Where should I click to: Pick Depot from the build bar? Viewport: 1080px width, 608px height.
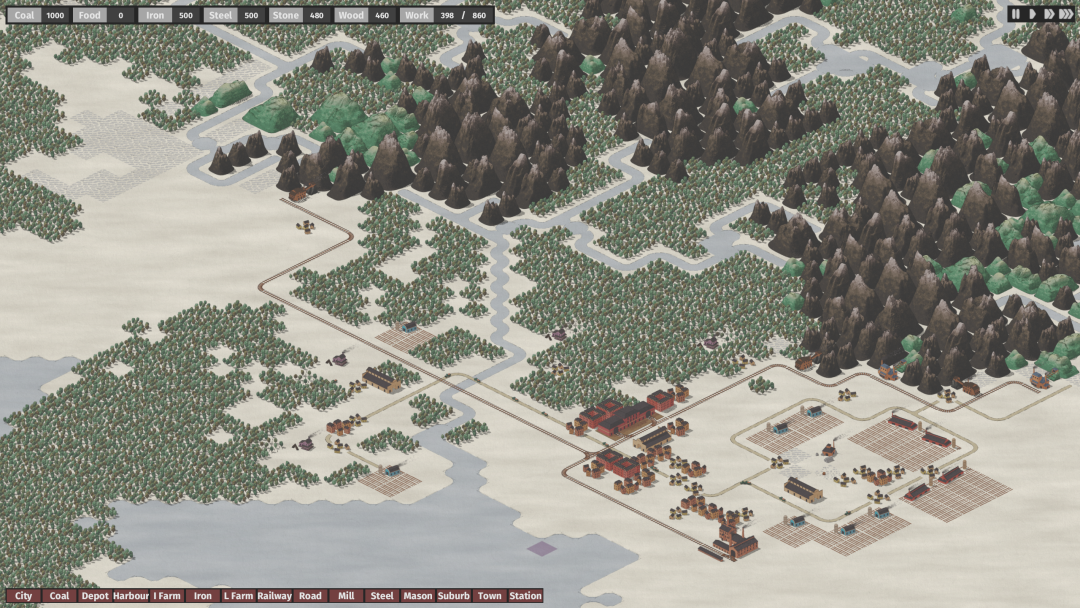pyautogui.click(x=95, y=596)
